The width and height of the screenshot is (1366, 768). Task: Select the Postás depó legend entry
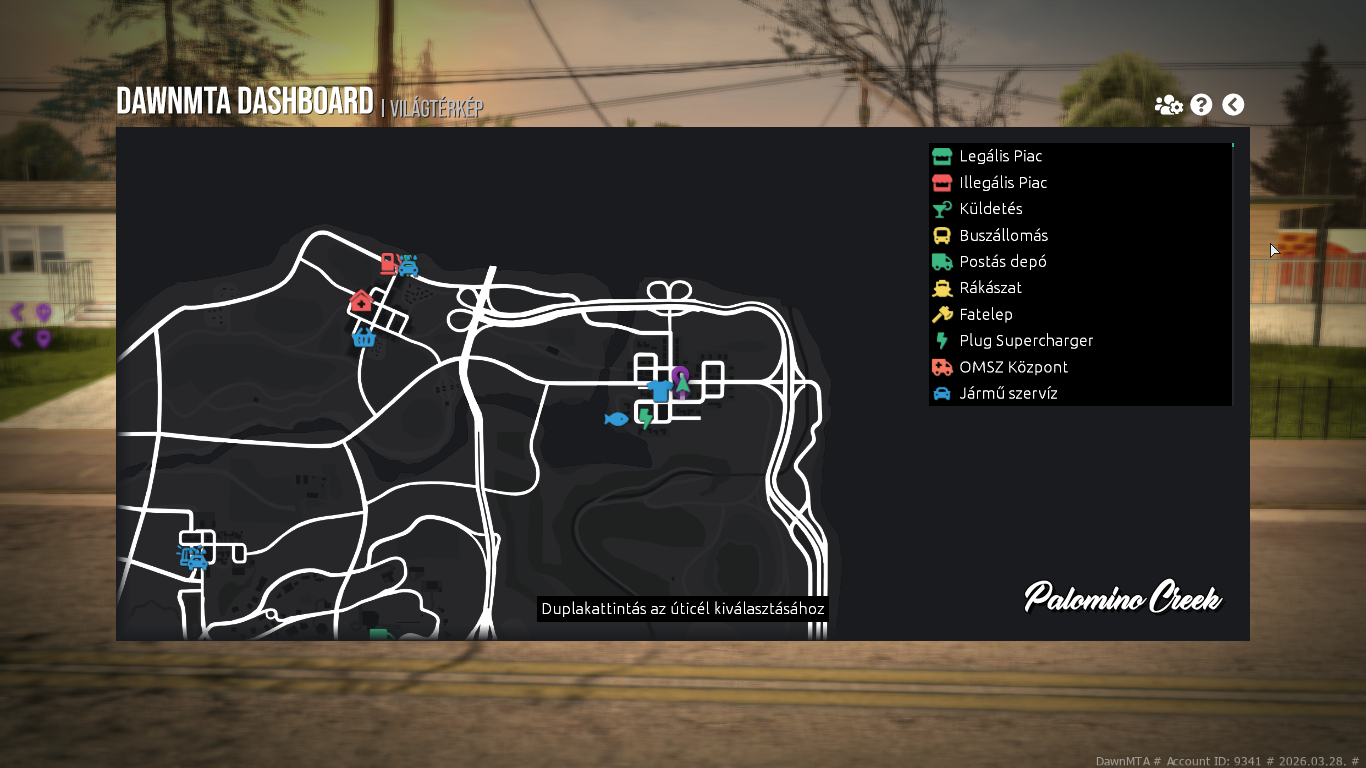[1002, 262]
